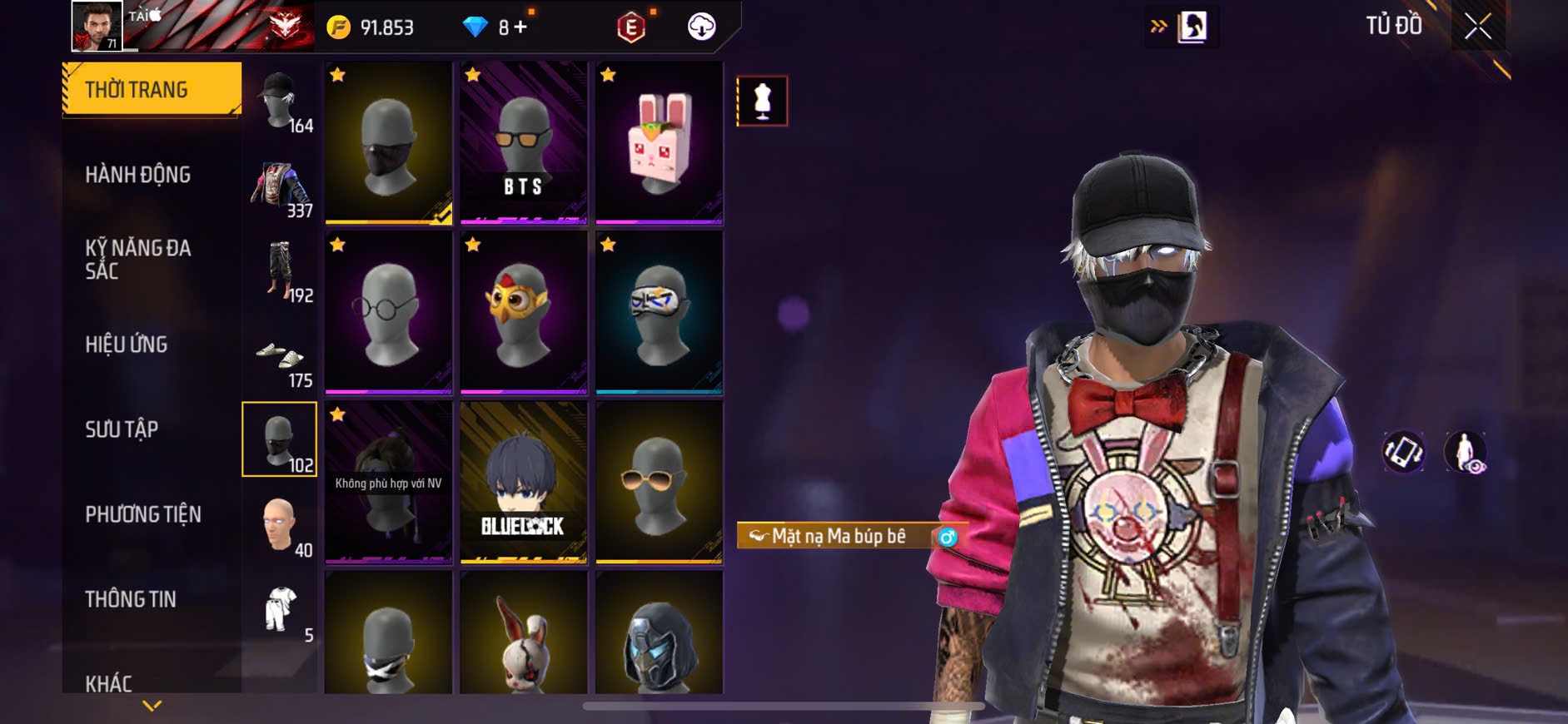The width and height of the screenshot is (1568, 724).
Task: Go to the SƯU TẬP tab
Action: coord(122,429)
